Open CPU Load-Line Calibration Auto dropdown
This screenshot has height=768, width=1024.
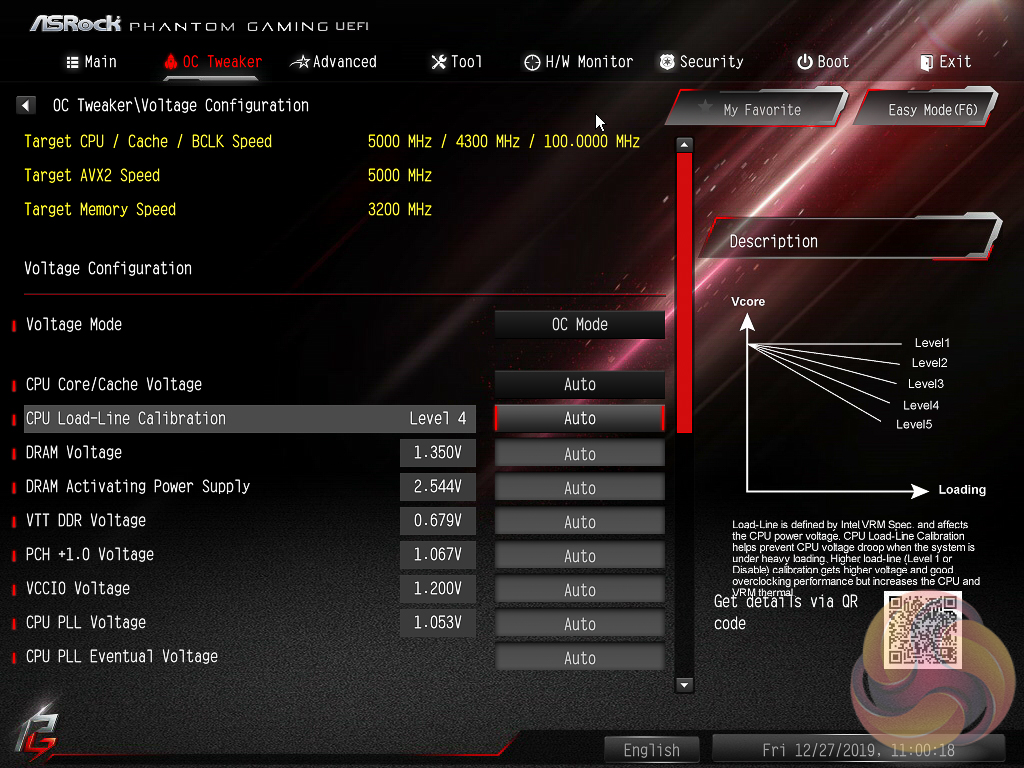(580, 419)
